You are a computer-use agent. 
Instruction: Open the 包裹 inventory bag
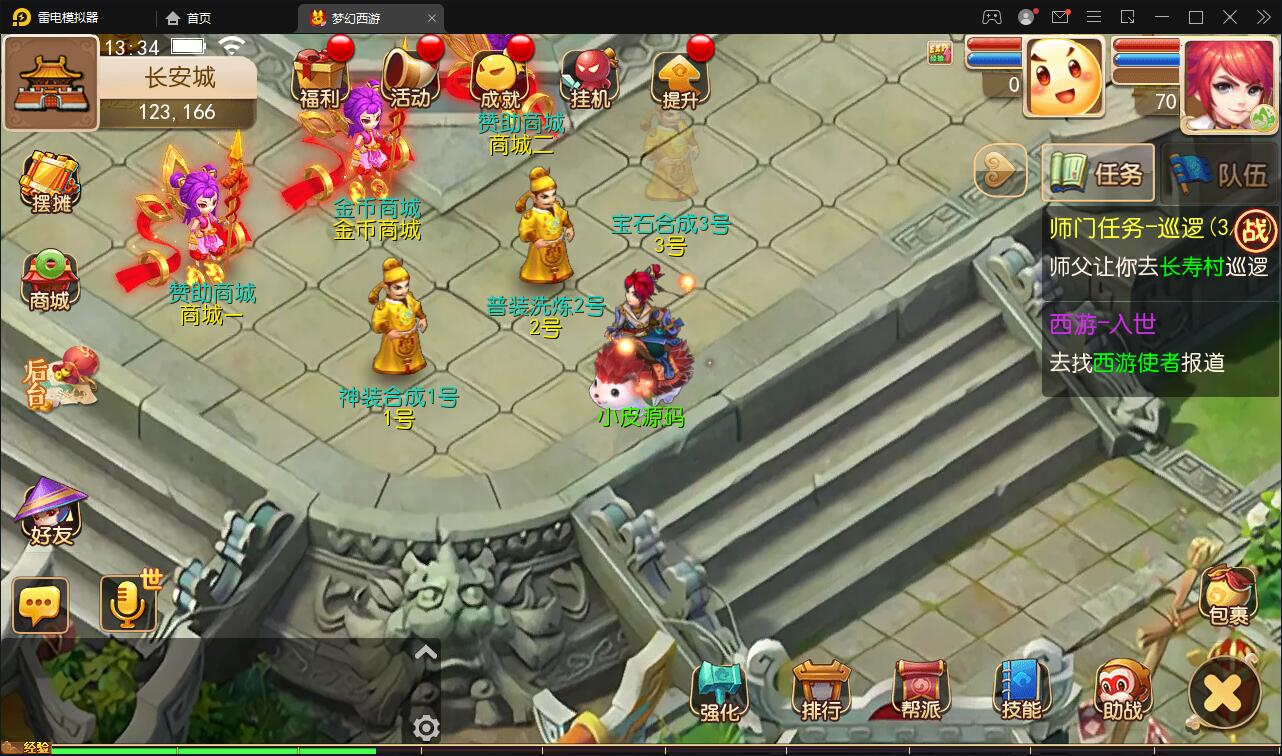(1228, 597)
